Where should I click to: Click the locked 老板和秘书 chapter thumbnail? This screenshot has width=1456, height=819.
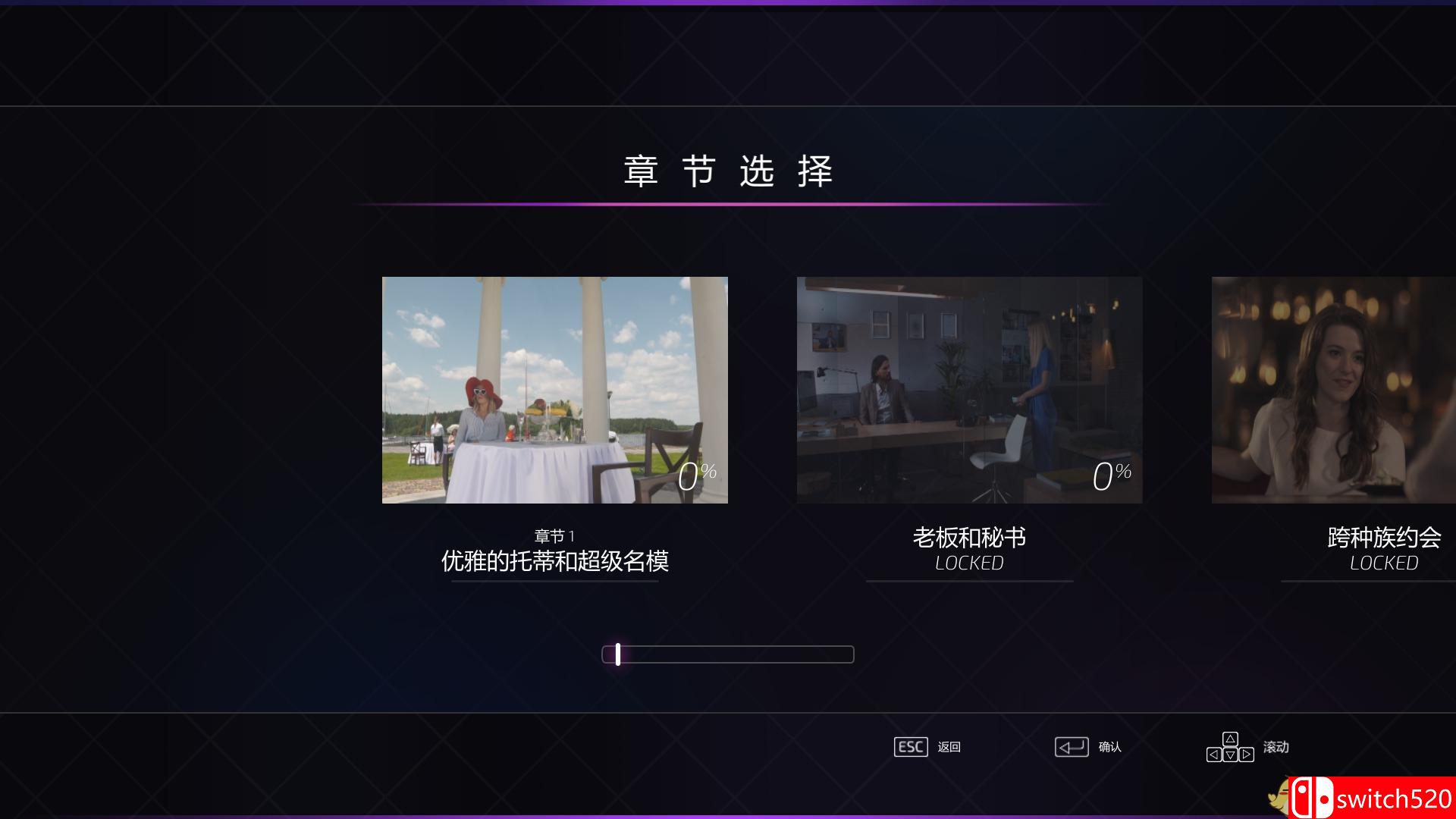click(968, 390)
